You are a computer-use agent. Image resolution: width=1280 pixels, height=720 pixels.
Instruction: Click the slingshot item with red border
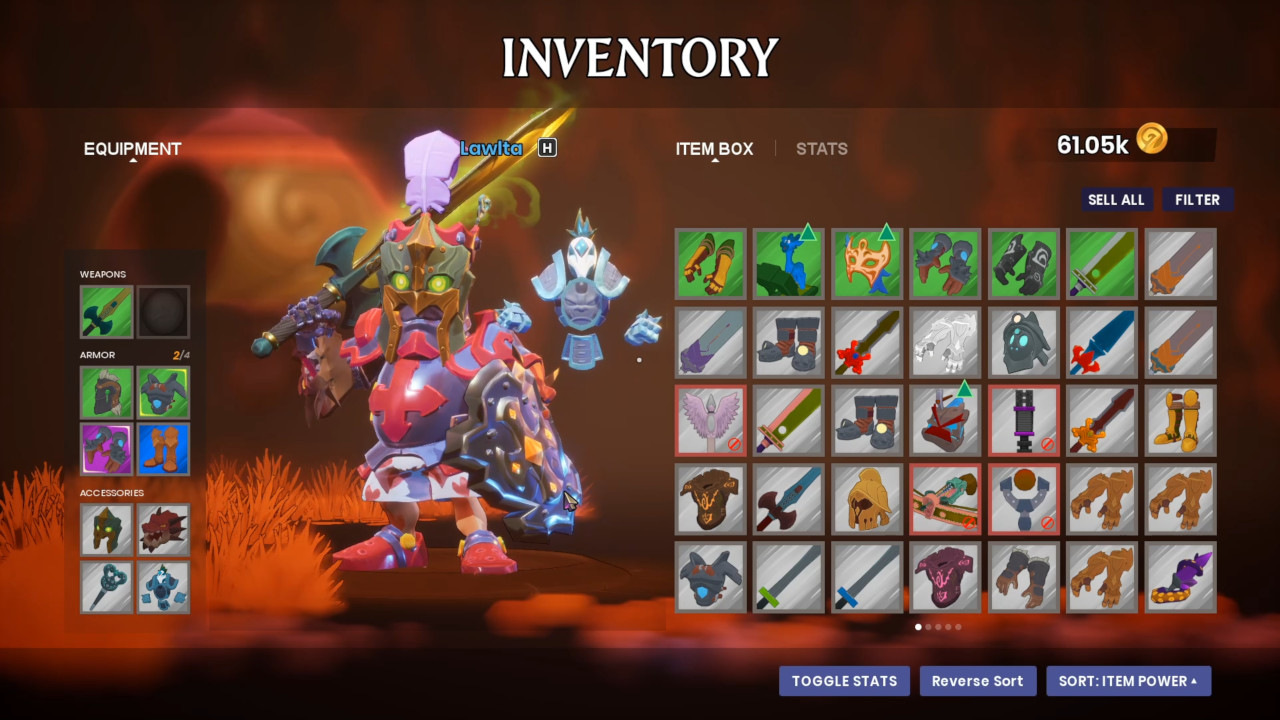click(x=1024, y=498)
